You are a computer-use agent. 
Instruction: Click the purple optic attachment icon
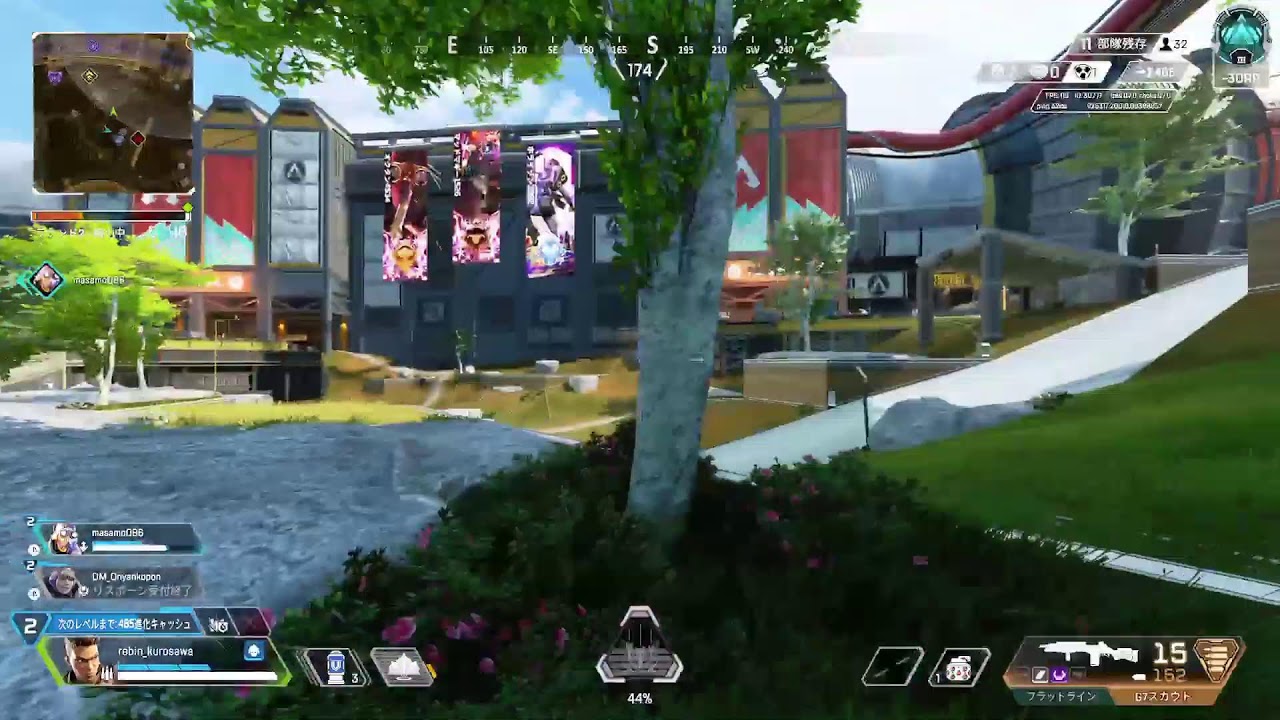(x=1059, y=674)
